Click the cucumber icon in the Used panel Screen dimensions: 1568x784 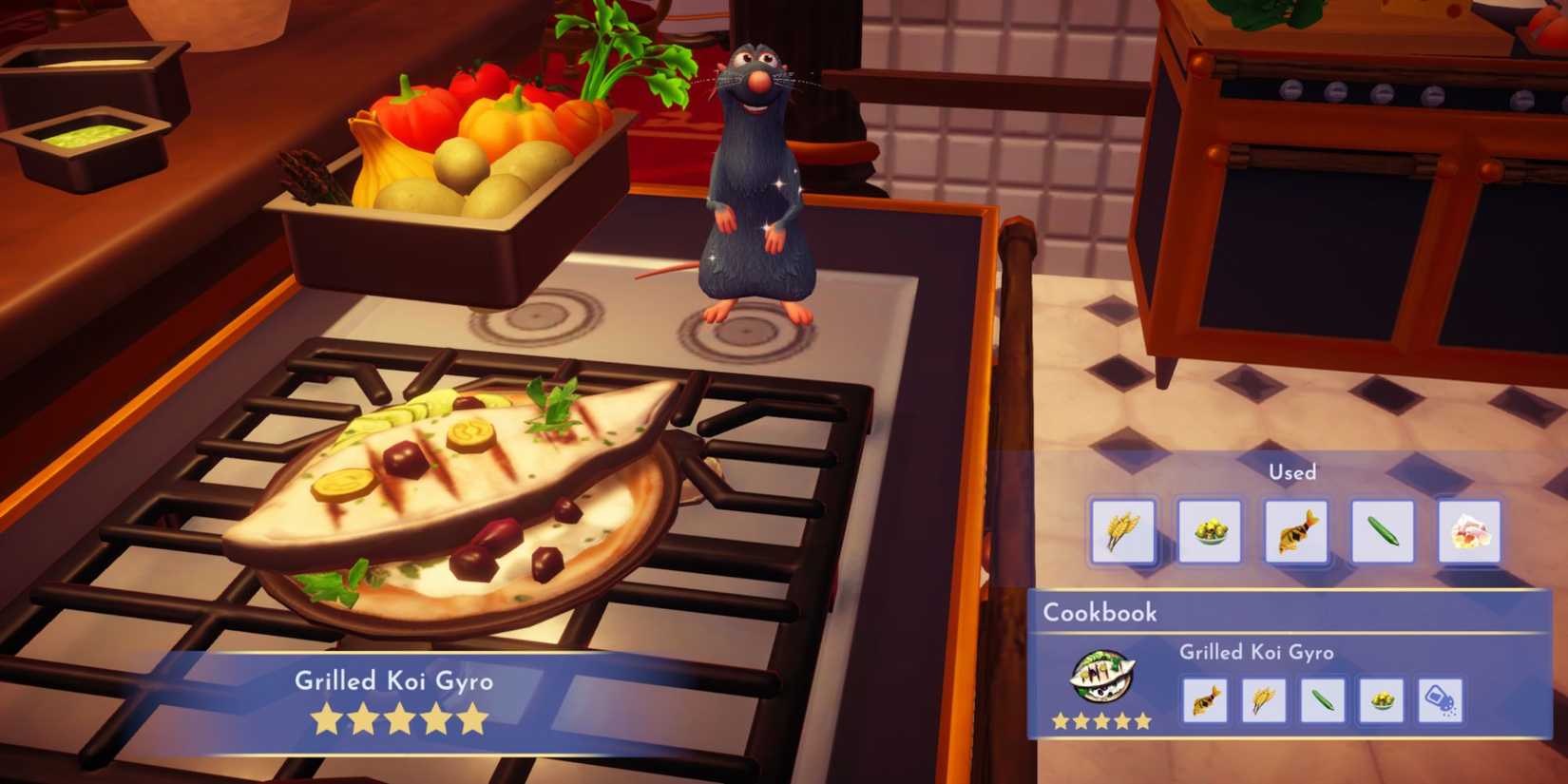1380,532
